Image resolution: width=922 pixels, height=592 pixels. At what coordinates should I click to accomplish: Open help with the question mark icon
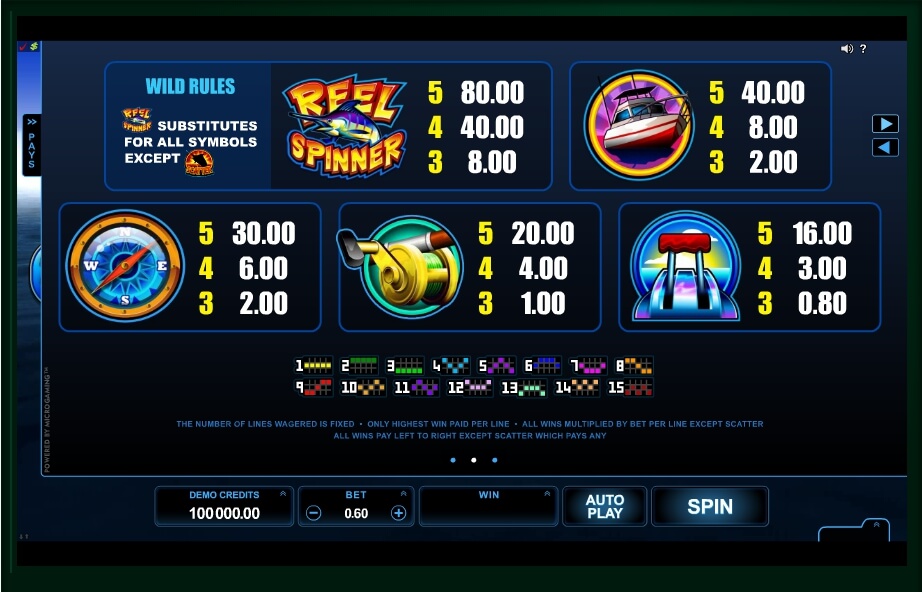863,49
